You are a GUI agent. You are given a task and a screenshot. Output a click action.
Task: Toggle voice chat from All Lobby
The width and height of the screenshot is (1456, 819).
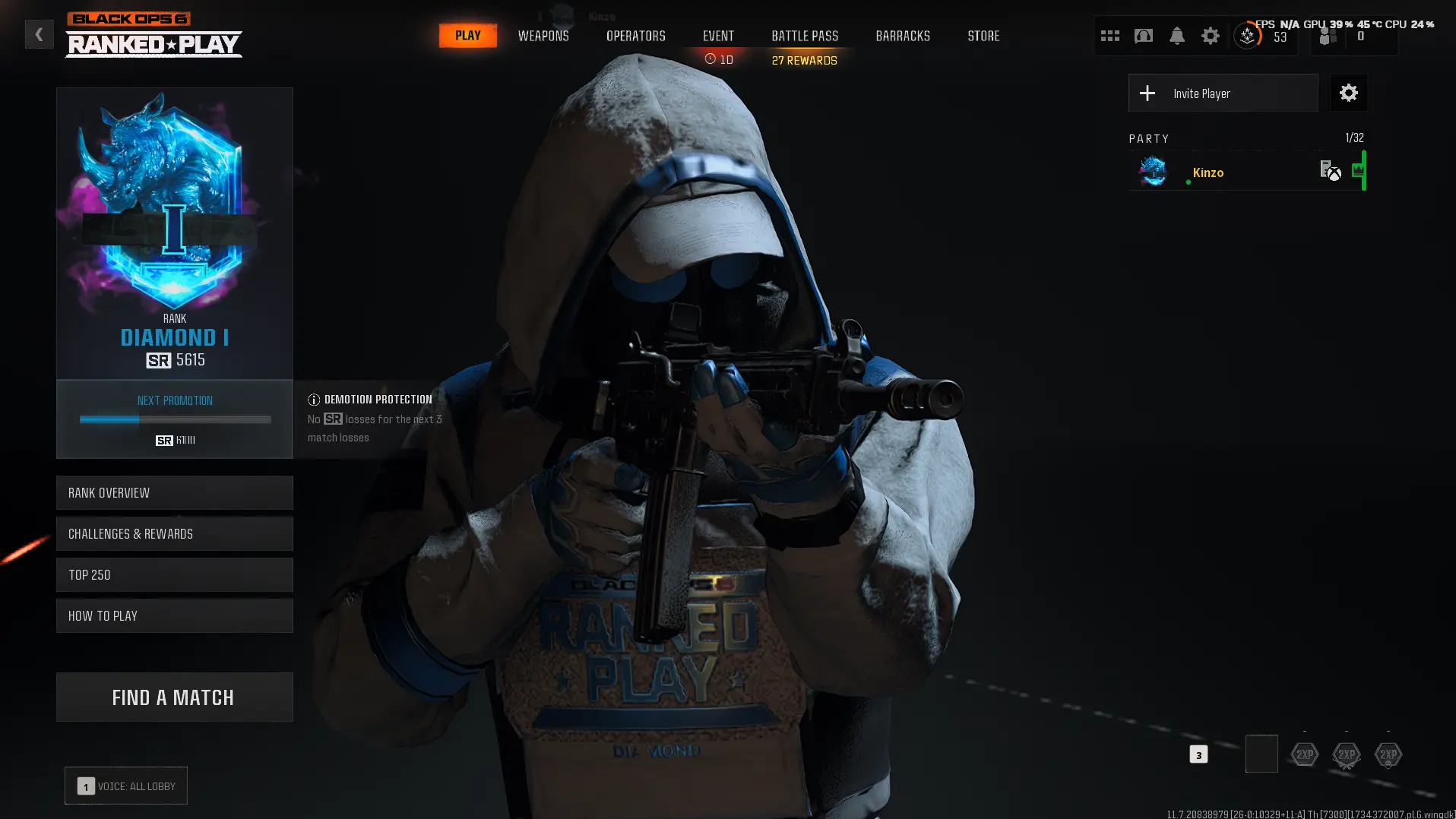pyautogui.click(x=125, y=786)
